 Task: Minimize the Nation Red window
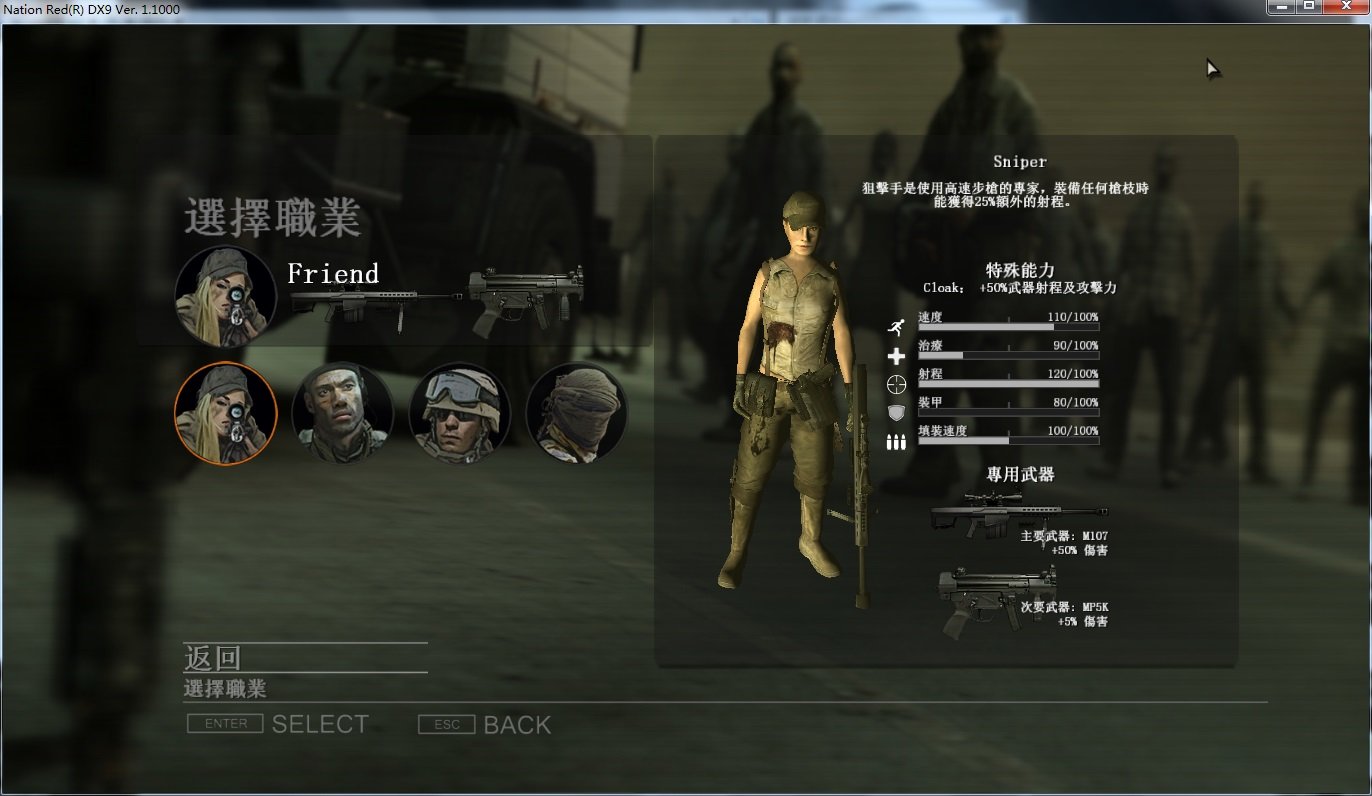point(1281,7)
